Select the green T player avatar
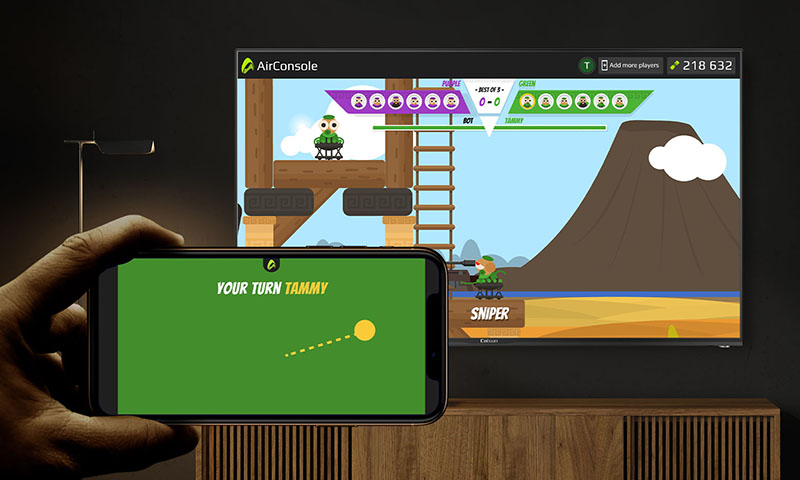Screen dimensions: 800x480 (586, 66)
